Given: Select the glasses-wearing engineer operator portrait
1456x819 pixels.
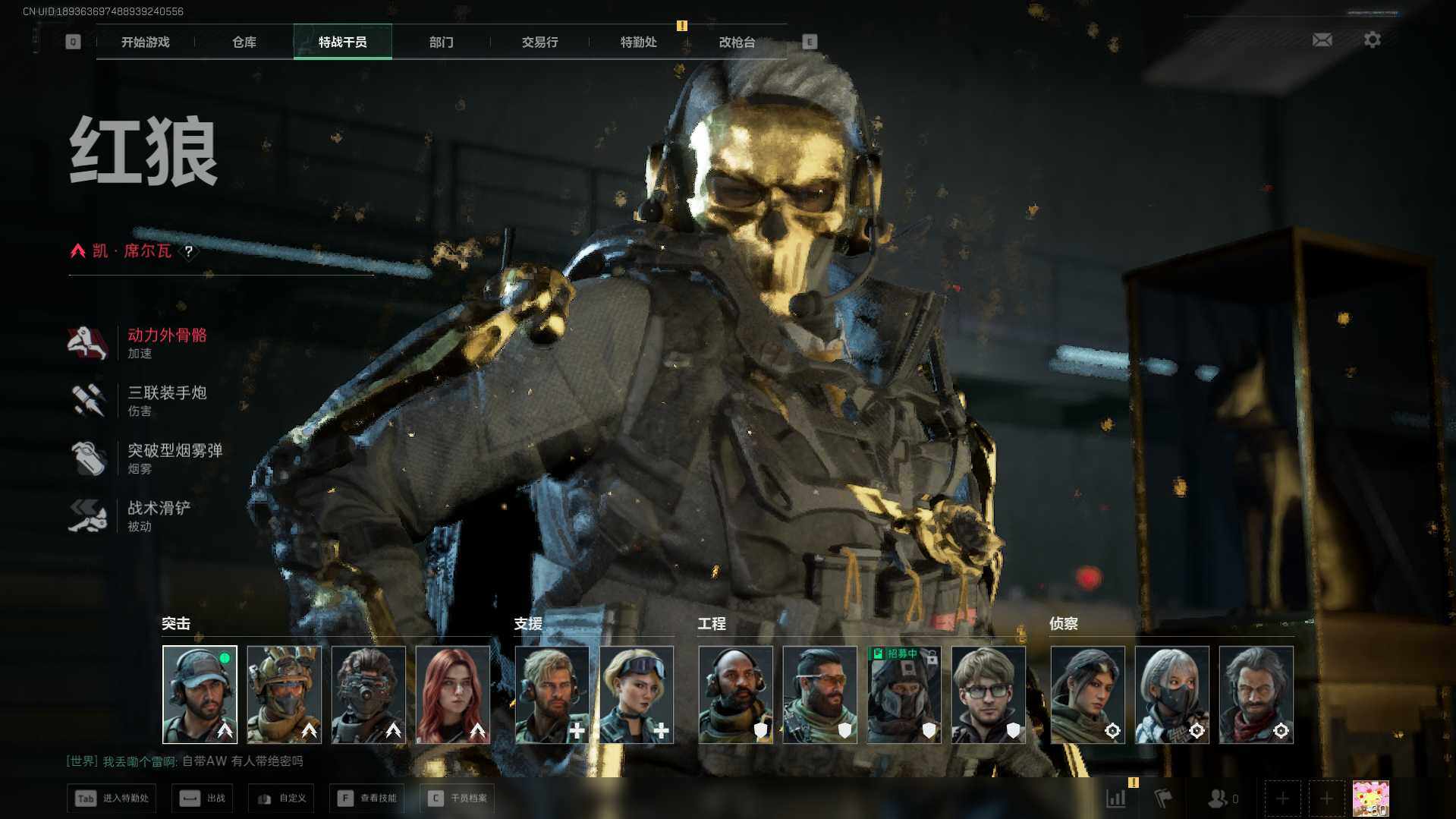Looking at the screenshot, I should coord(988,694).
